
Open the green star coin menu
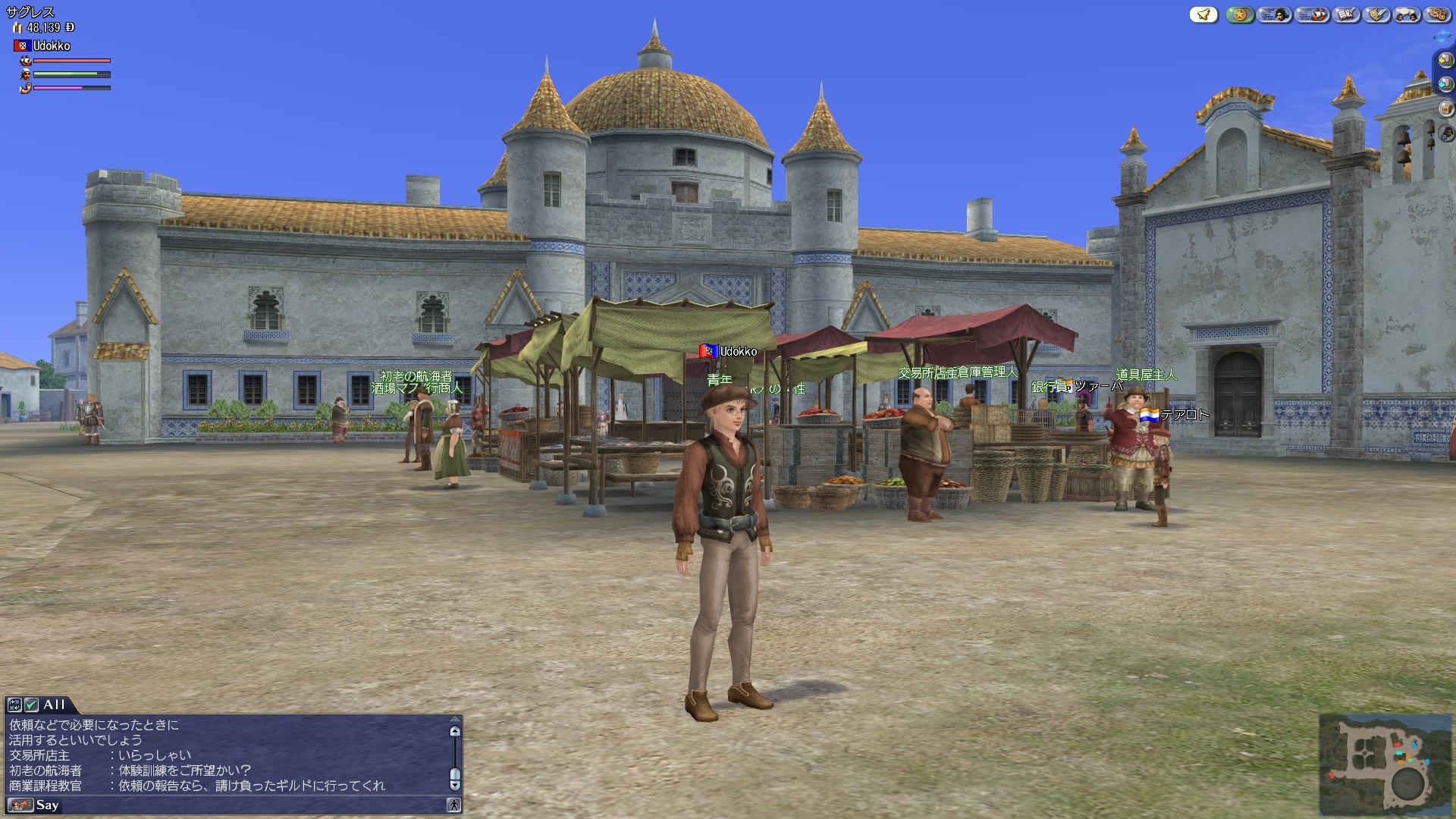click(x=1240, y=14)
